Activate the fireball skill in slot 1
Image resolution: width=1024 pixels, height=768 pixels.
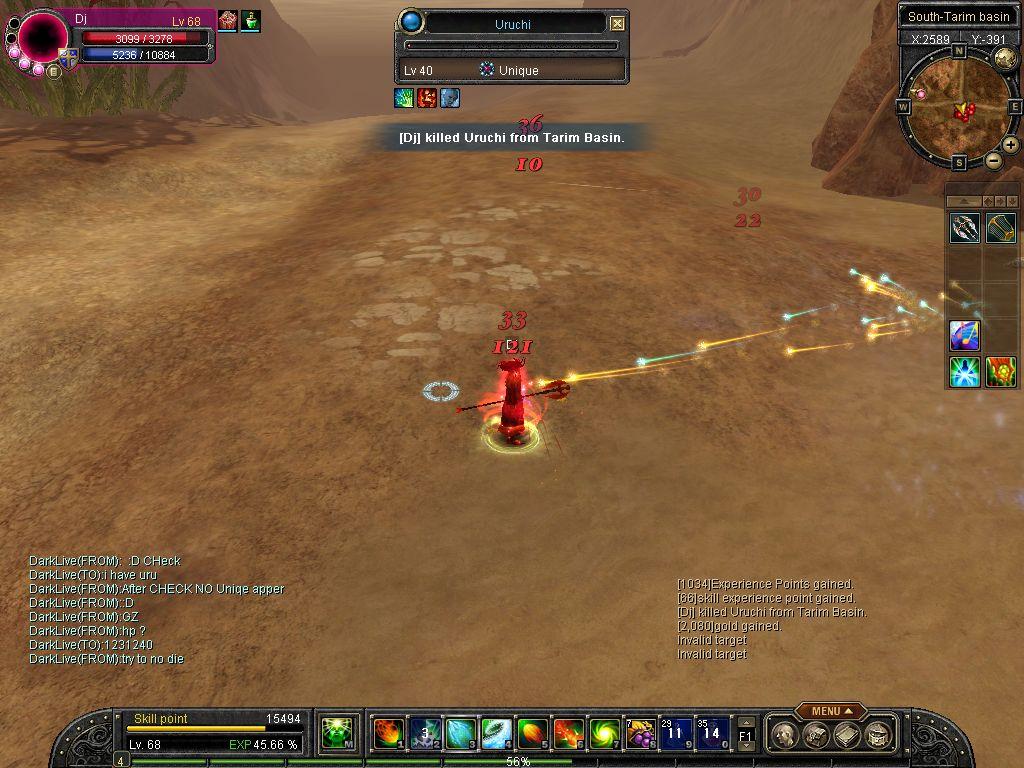pos(388,734)
